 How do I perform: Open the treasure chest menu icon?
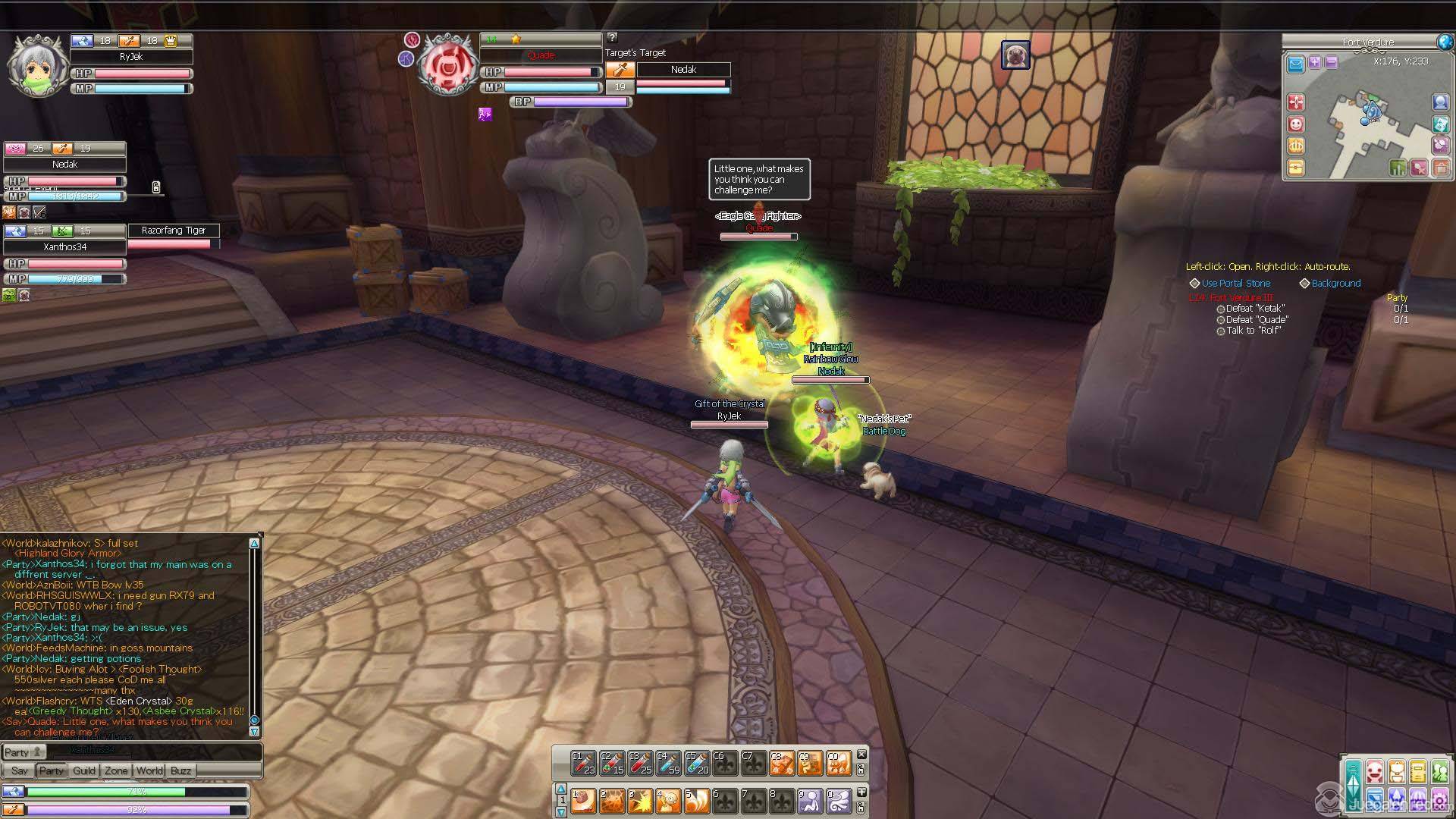pos(1296,168)
